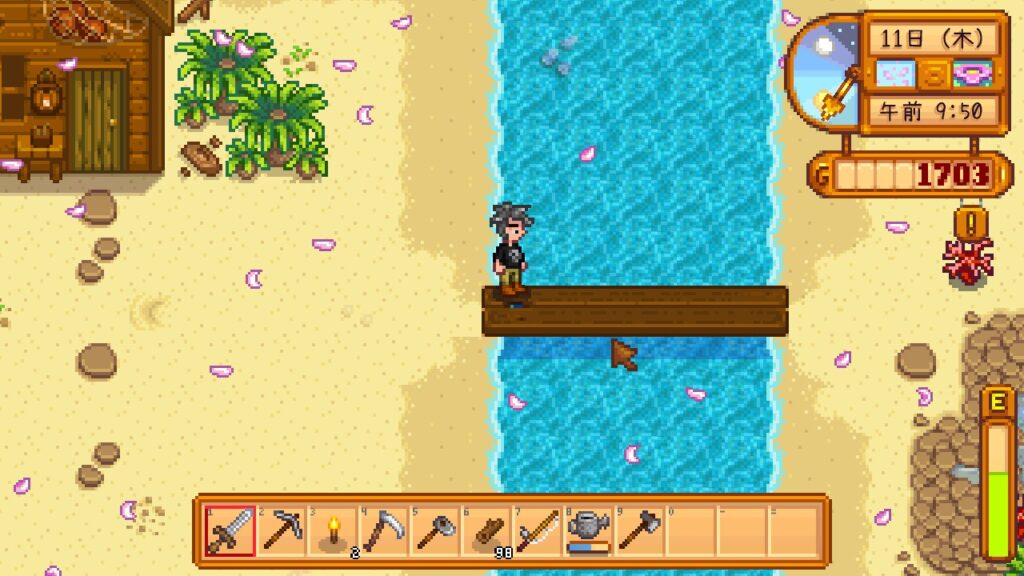The width and height of the screenshot is (1024, 576).
Task: Select the sword in the hotbar
Action: pyautogui.click(x=229, y=531)
